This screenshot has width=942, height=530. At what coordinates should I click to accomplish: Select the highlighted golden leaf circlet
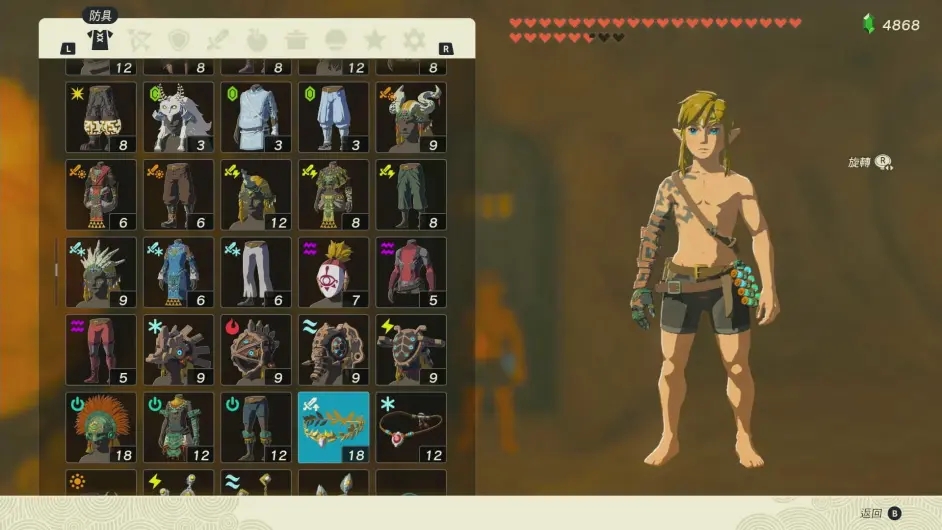333,427
